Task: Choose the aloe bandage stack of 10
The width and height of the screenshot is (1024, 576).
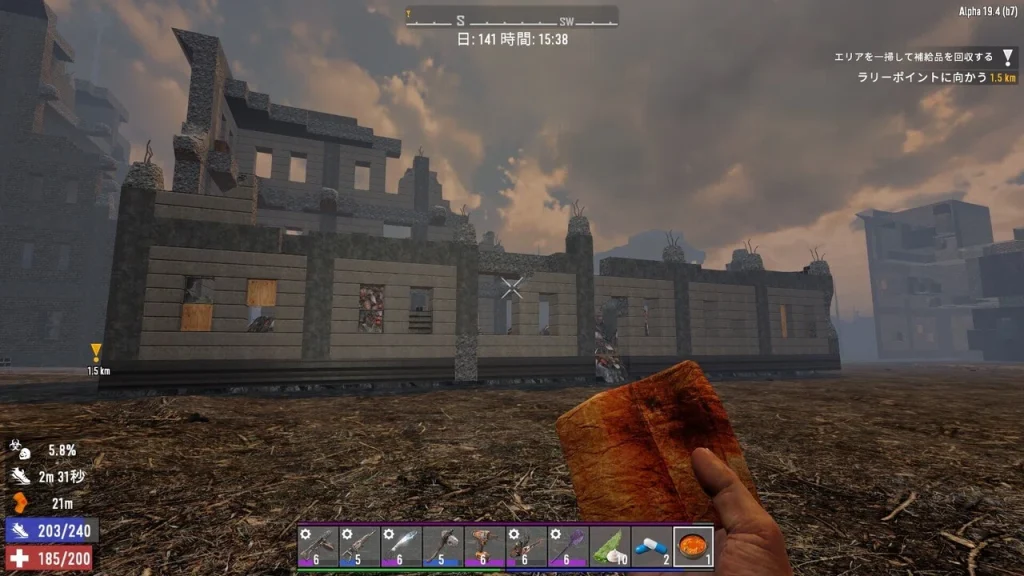Action: click(609, 547)
